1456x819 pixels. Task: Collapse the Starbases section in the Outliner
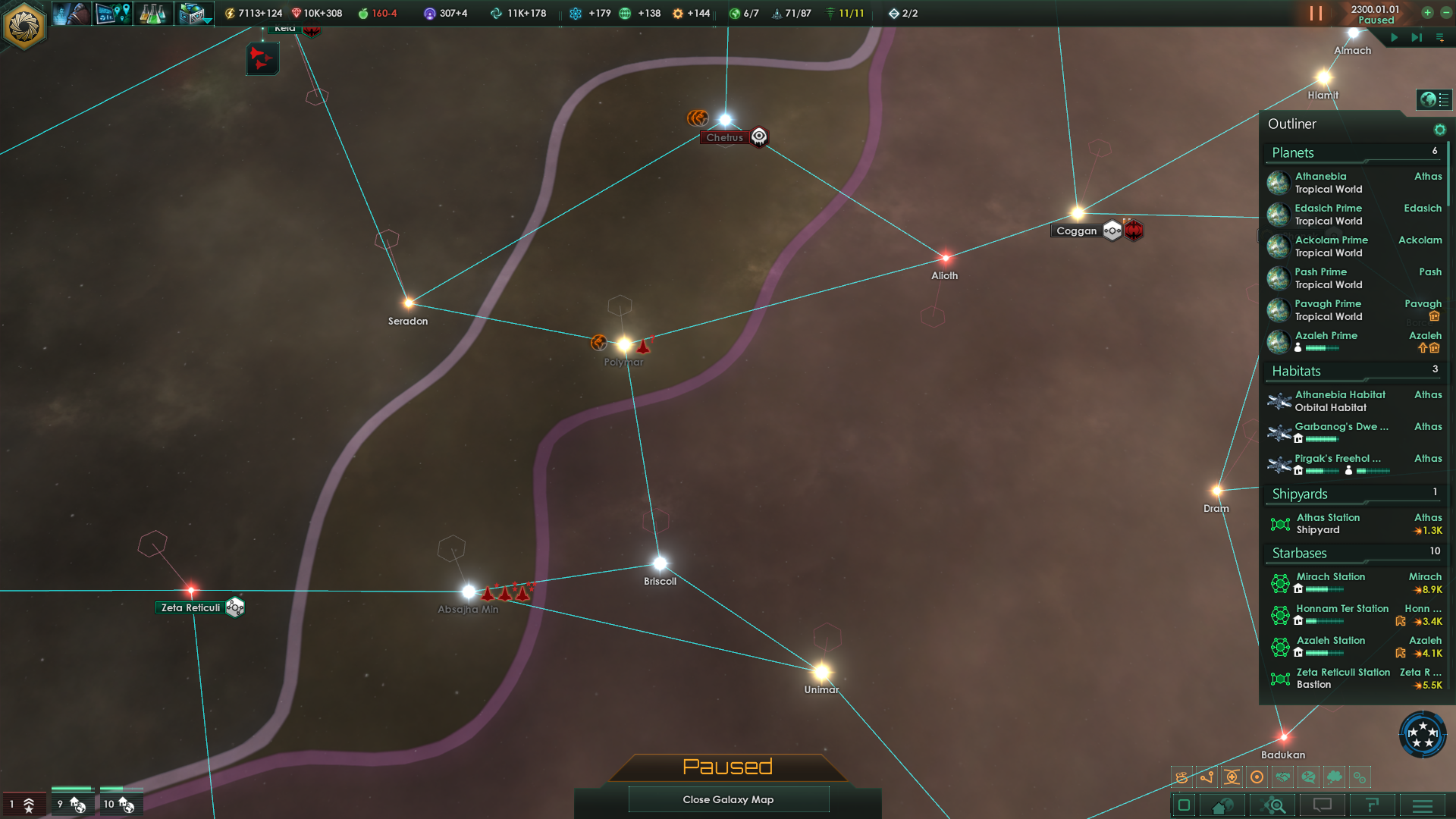pyautogui.click(x=1299, y=554)
